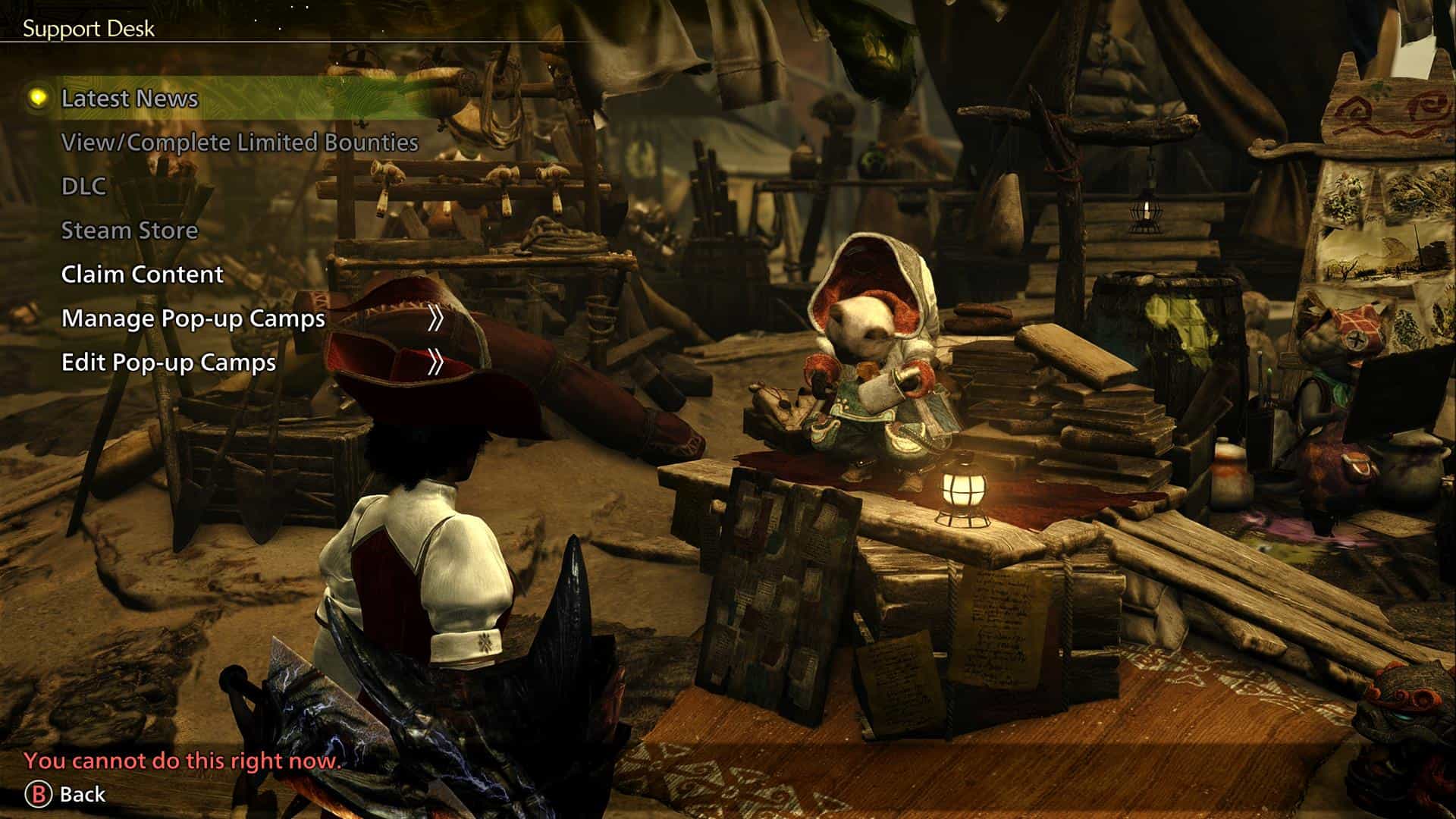1456x819 pixels.
Task: Open the Latest News entry
Action: click(130, 99)
